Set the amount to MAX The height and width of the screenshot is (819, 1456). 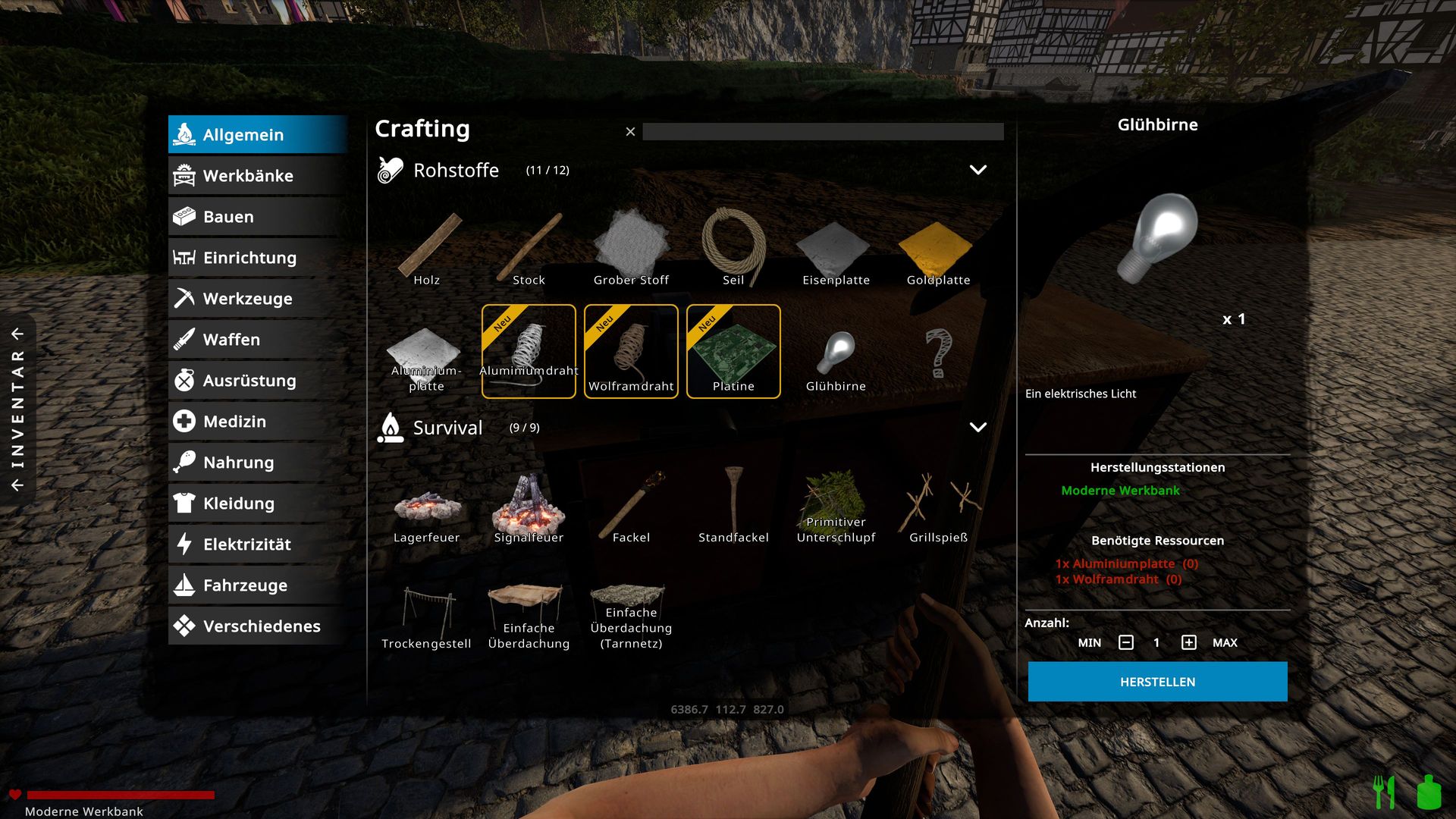1225,643
